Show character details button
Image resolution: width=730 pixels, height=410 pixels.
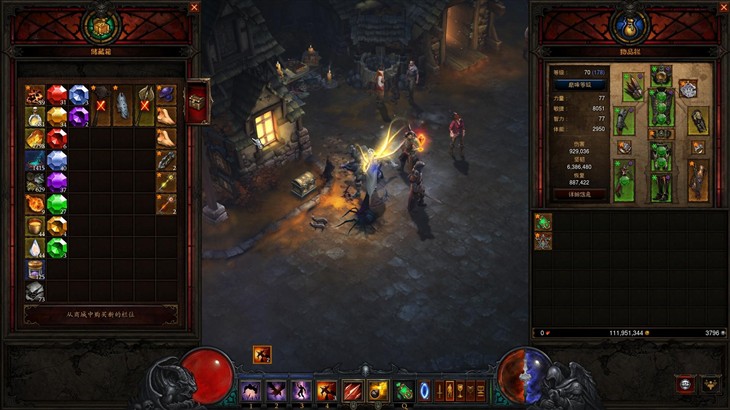(580, 194)
